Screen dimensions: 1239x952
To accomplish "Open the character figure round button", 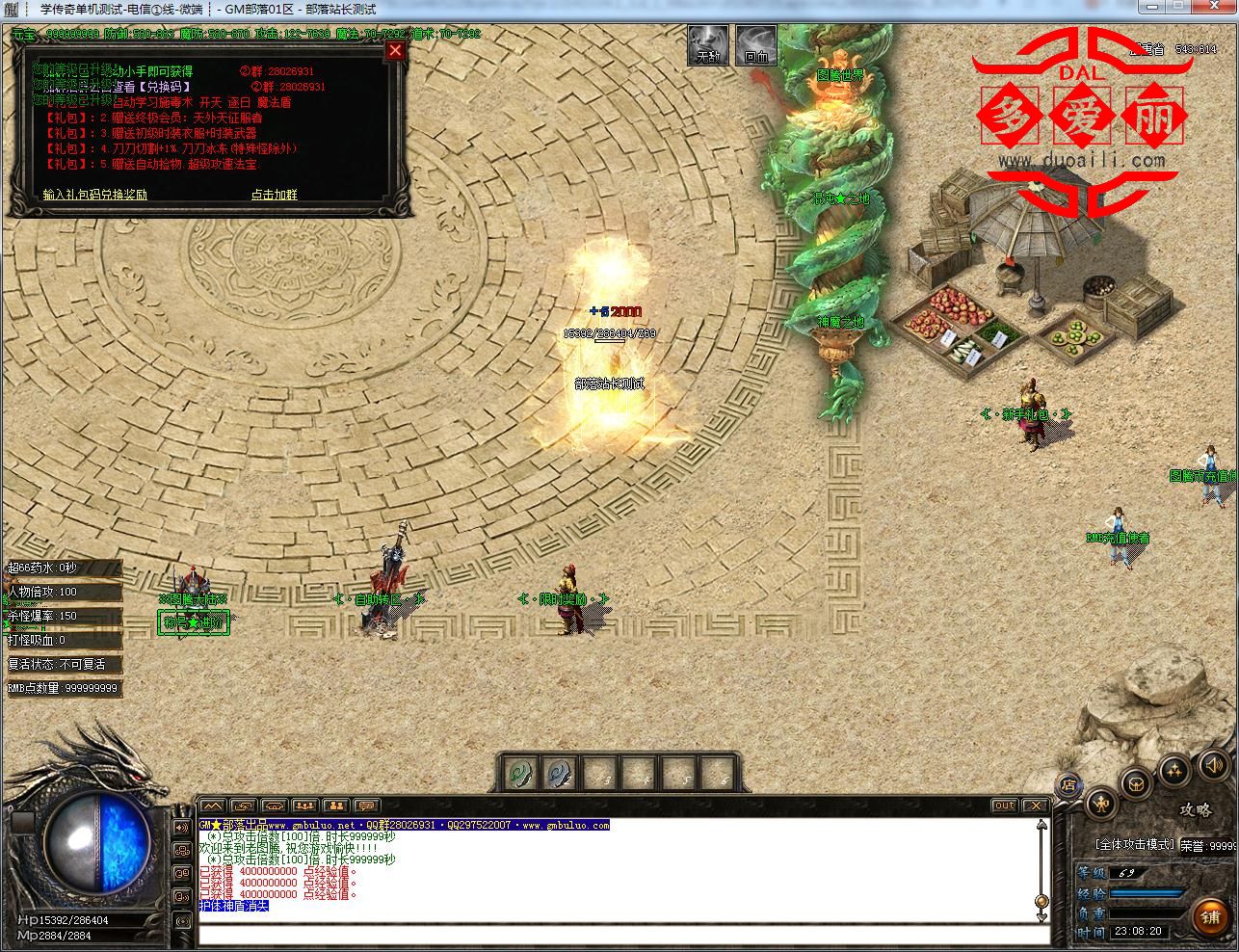I will [x=1101, y=804].
